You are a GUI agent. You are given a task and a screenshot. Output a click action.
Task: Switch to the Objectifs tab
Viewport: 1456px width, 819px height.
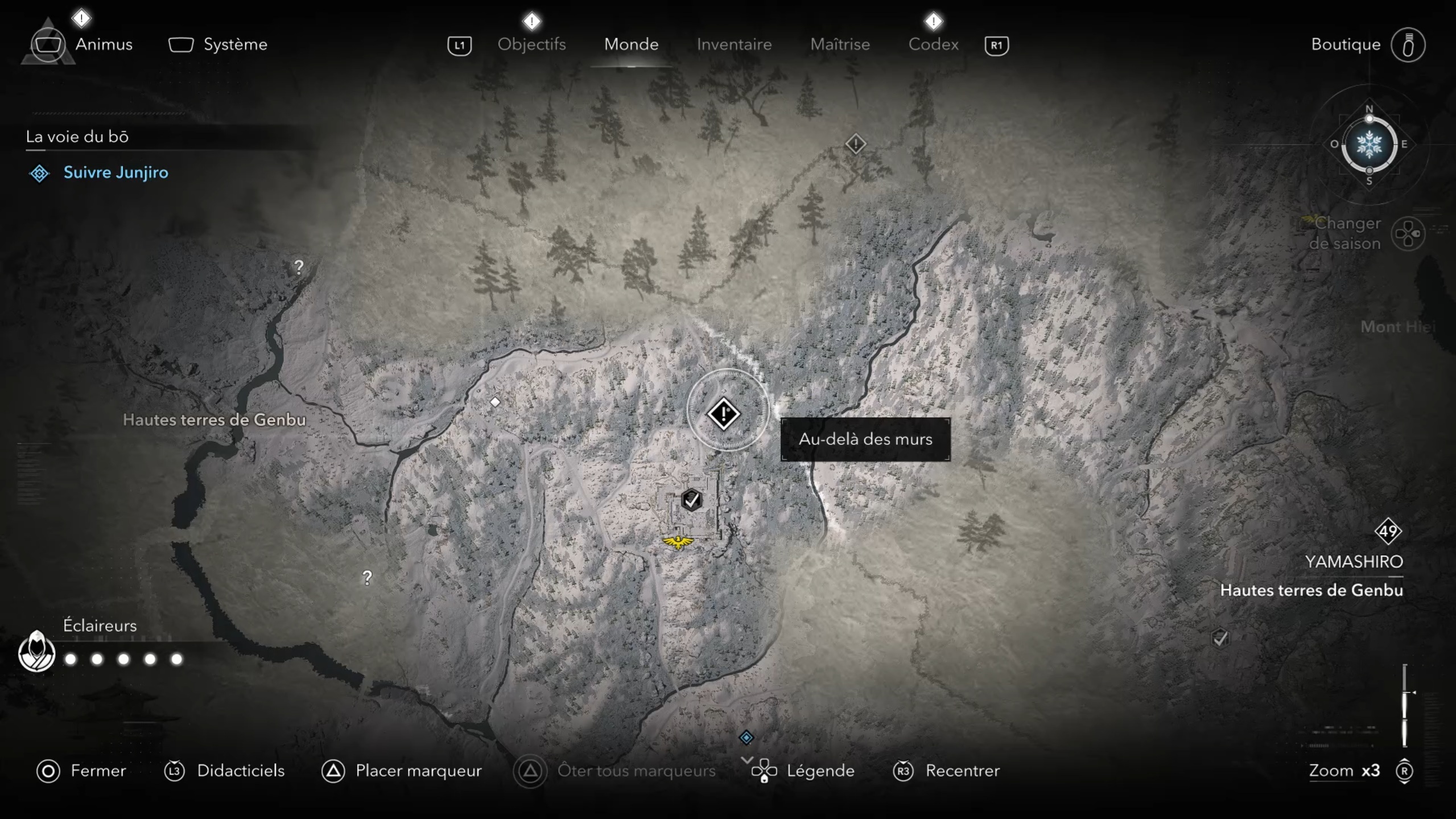pos(531,44)
